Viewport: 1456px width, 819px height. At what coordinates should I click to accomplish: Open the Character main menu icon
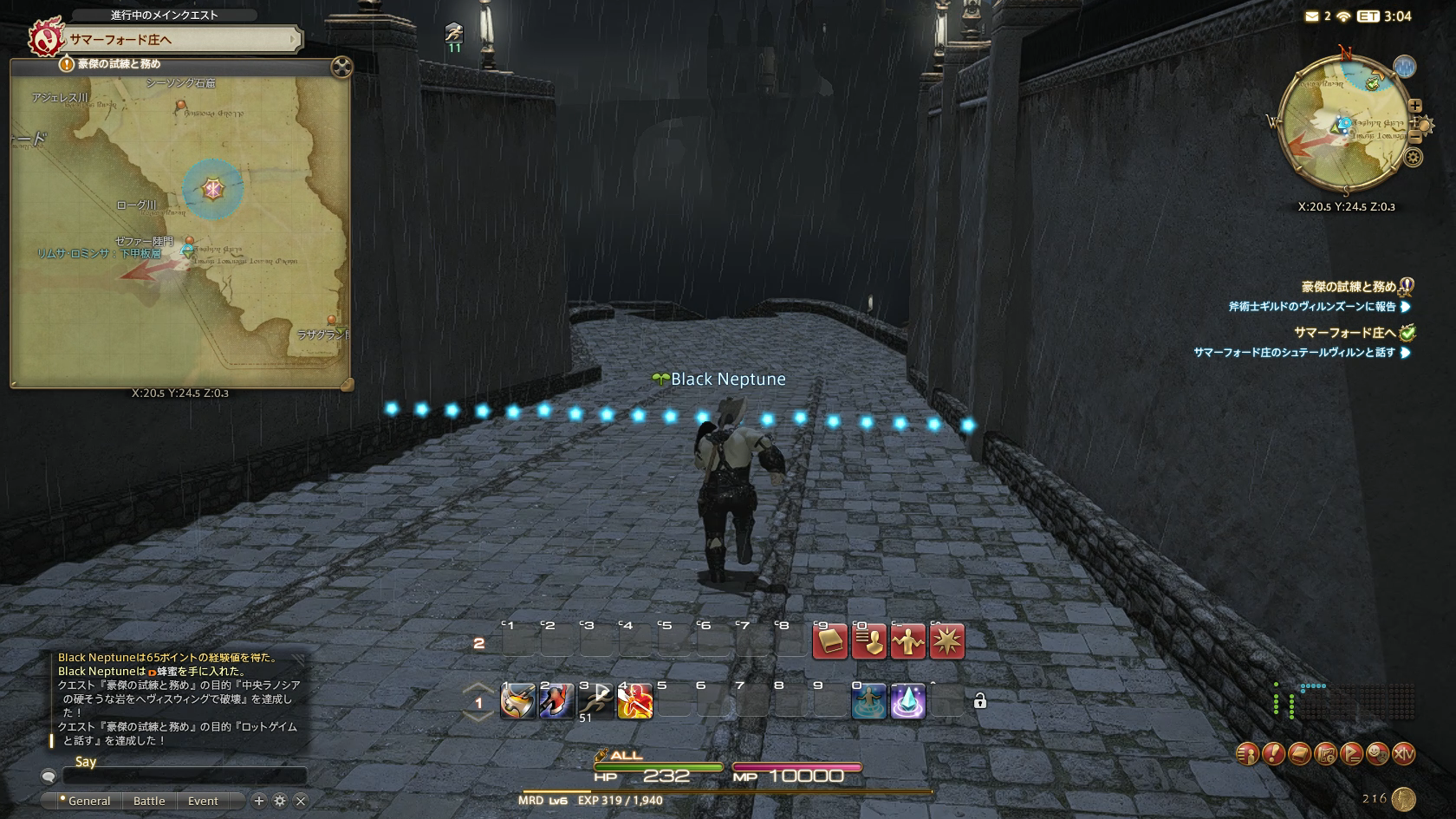click(x=1247, y=754)
